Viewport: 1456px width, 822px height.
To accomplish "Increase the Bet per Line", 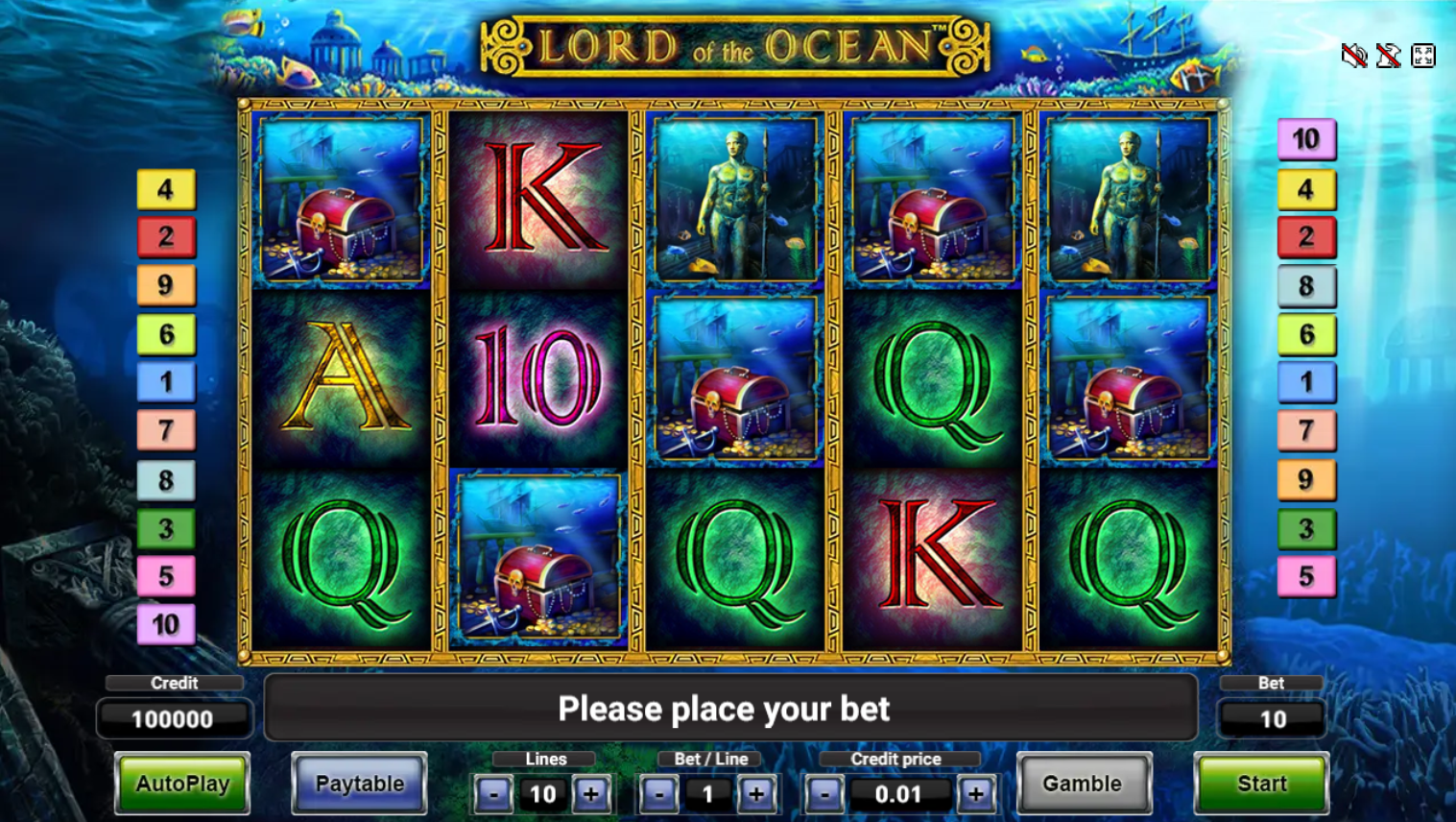I will pyautogui.click(x=757, y=794).
